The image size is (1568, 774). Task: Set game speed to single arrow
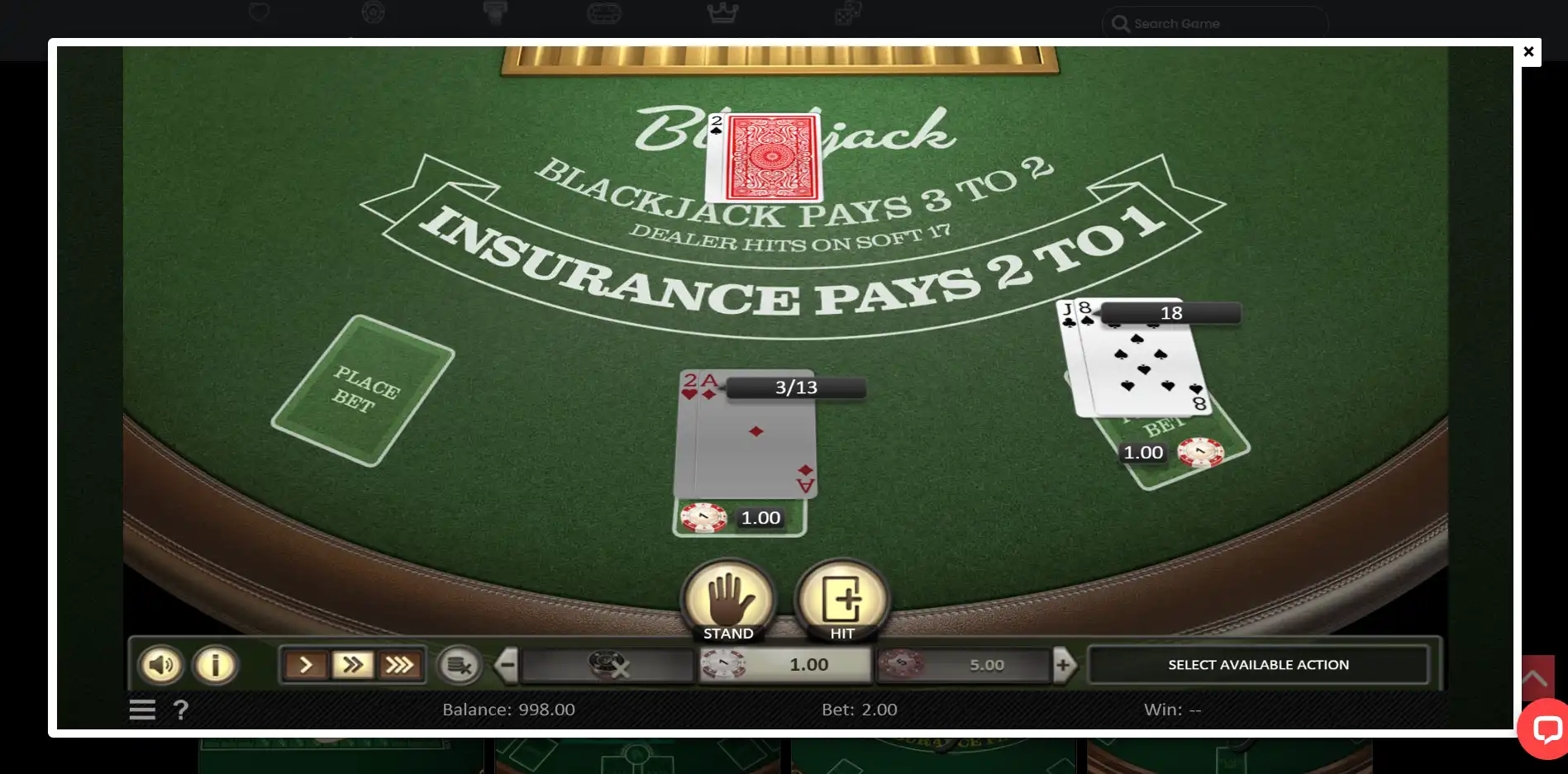tap(306, 665)
